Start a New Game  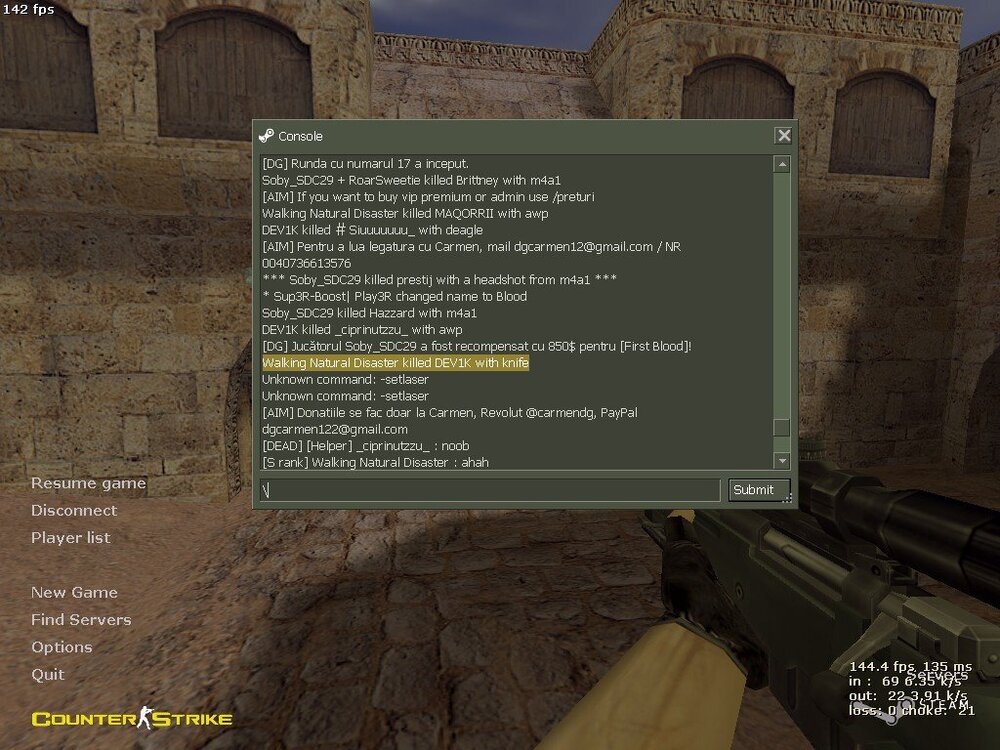[x=74, y=592]
